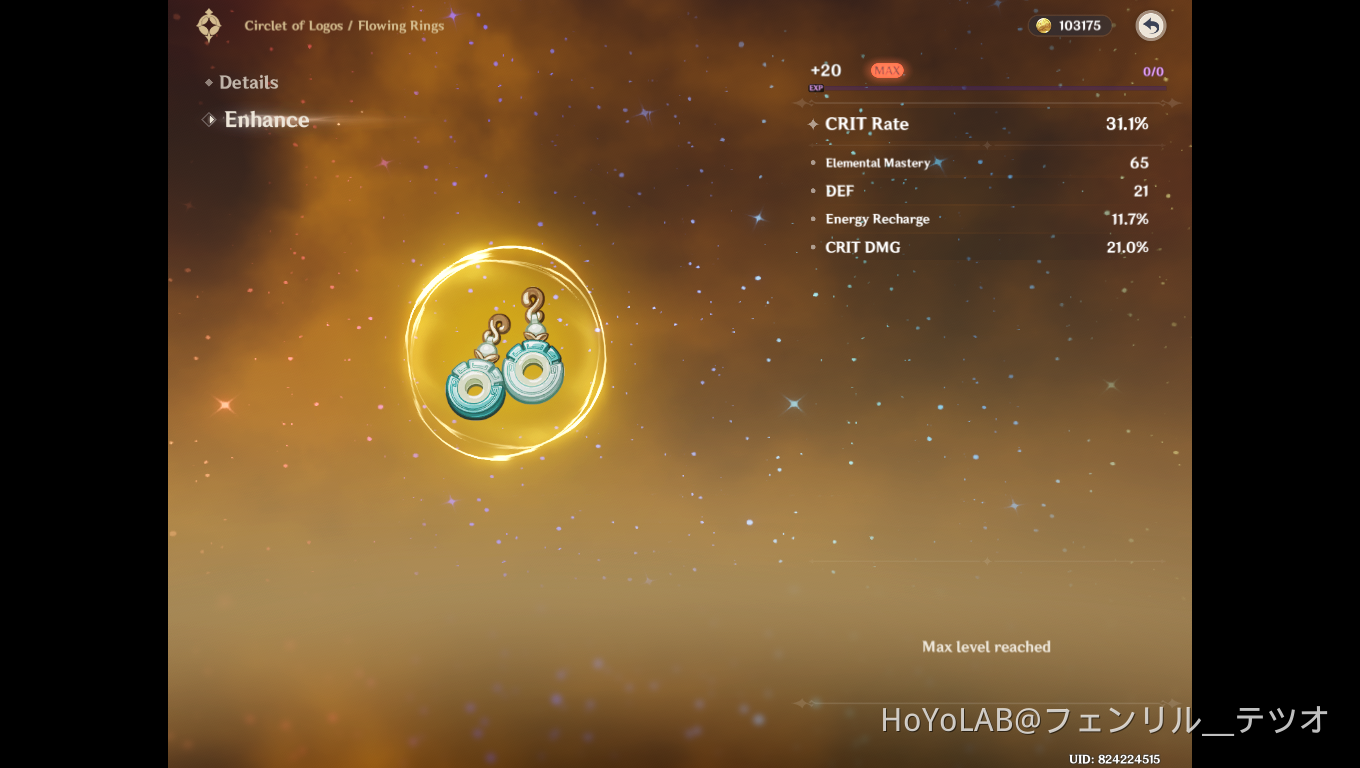Click the Max level reached message
The image size is (1360, 768).
tap(986, 647)
